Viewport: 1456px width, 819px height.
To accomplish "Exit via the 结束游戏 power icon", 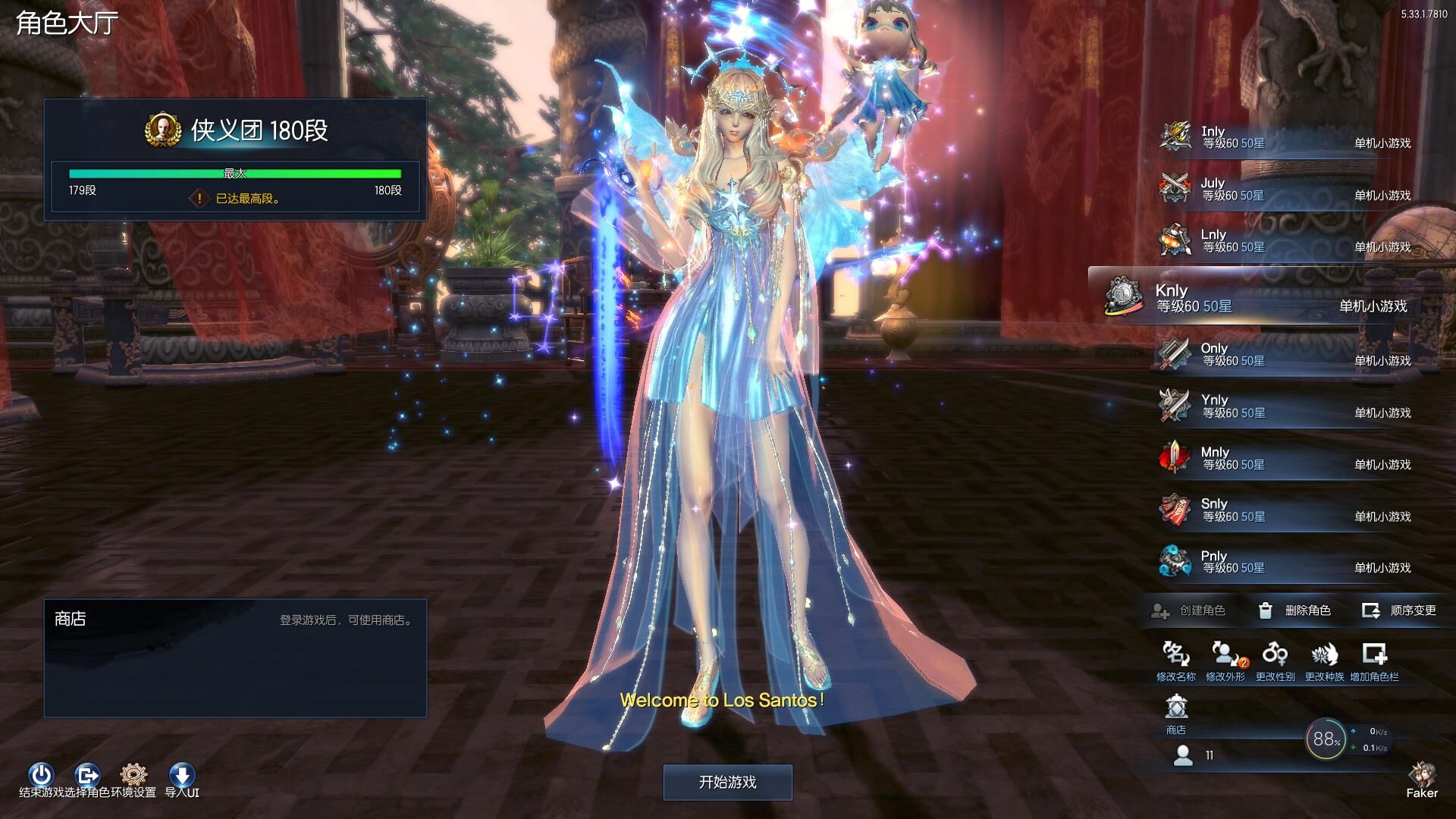I will click(x=41, y=777).
